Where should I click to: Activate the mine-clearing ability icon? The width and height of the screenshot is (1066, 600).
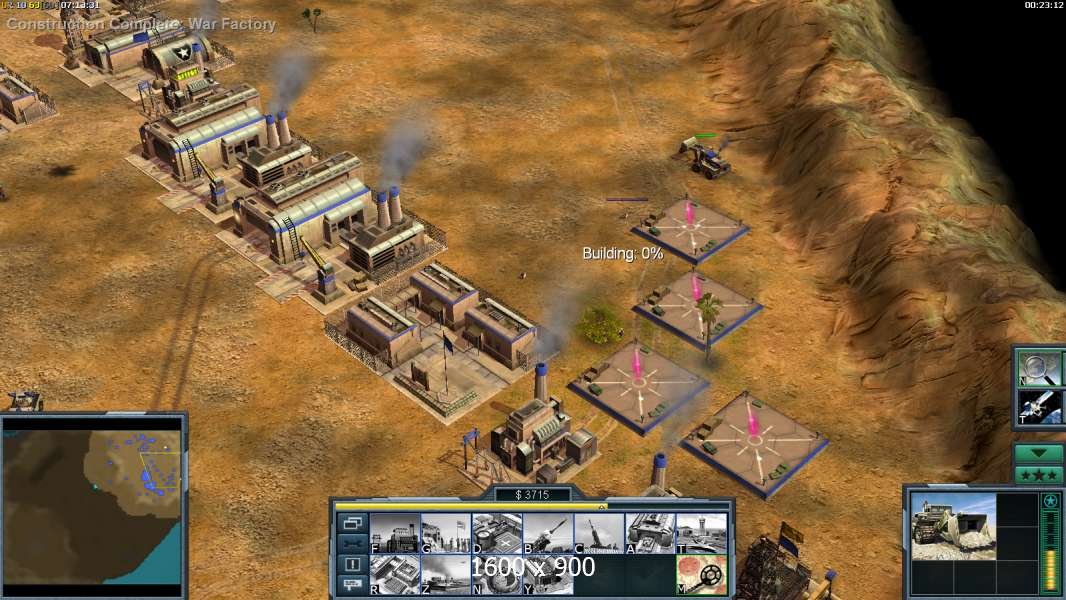[701, 574]
